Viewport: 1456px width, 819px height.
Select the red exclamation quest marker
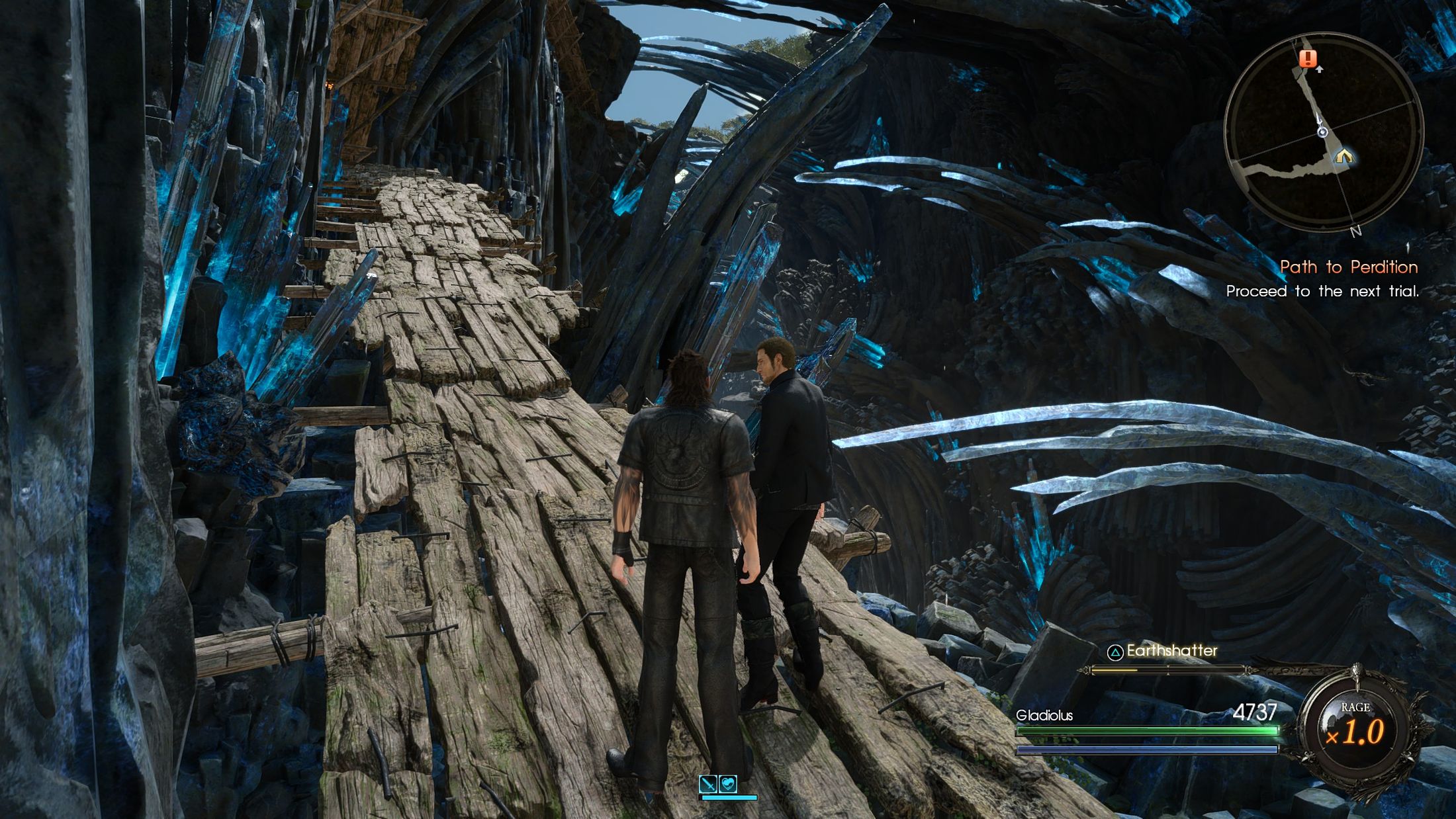coord(1307,58)
